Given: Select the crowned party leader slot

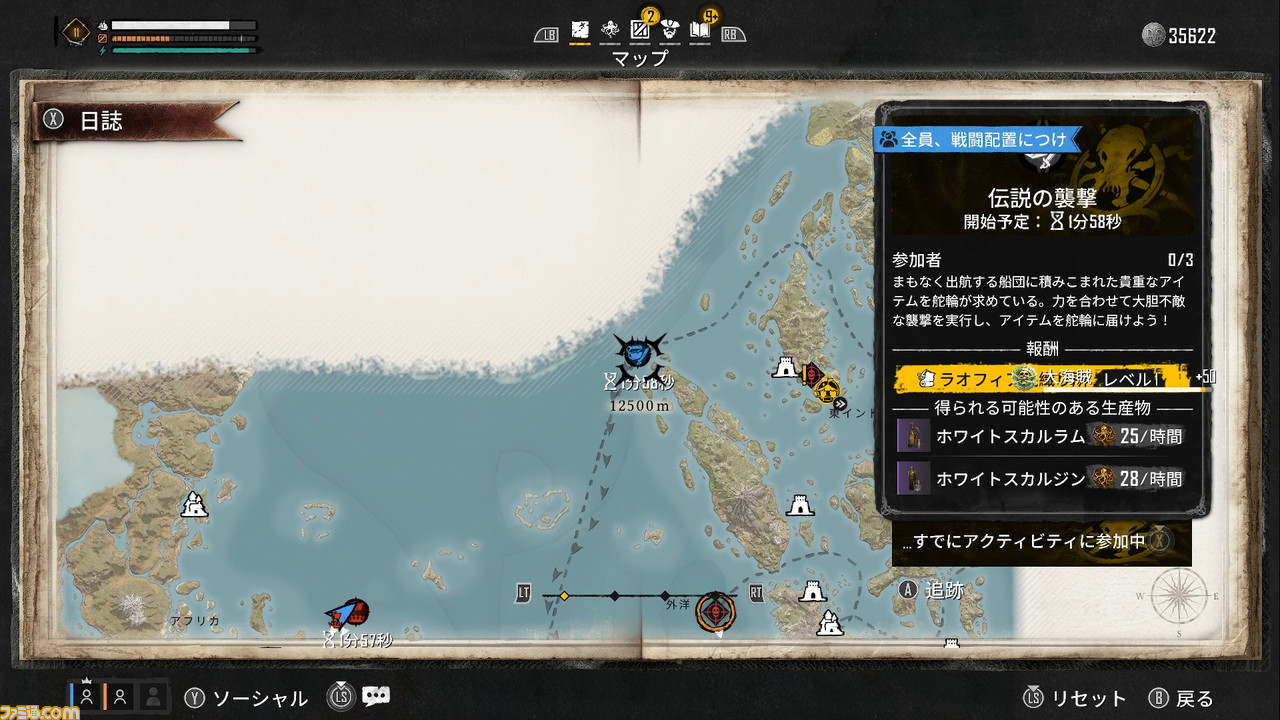Looking at the screenshot, I should click(x=86, y=696).
